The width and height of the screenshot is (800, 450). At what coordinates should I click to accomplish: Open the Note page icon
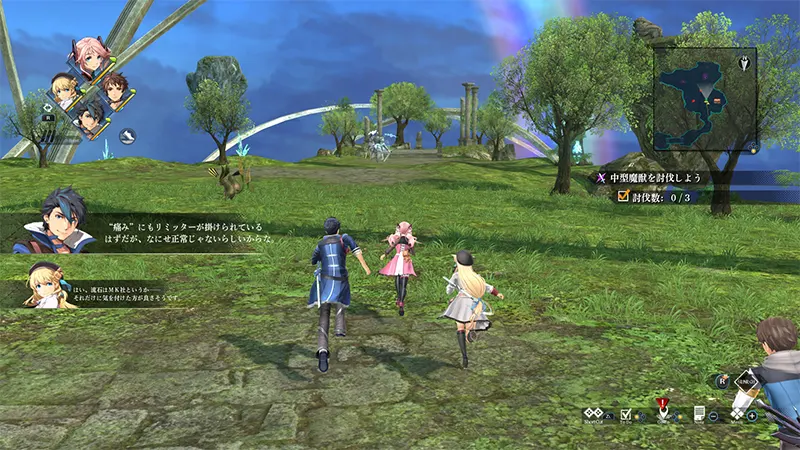point(701,413)
